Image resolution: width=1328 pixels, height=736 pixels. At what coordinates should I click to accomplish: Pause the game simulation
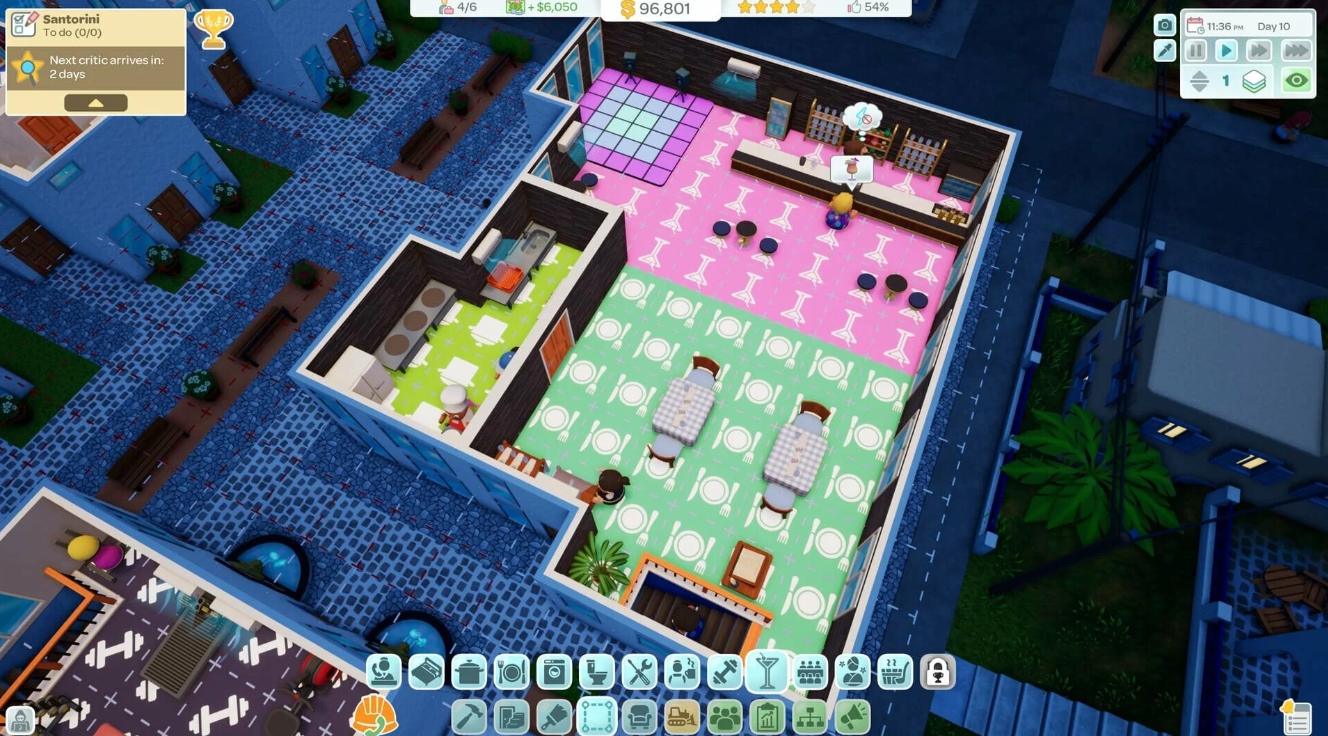pyautogui.click(x=1196, y=51)
